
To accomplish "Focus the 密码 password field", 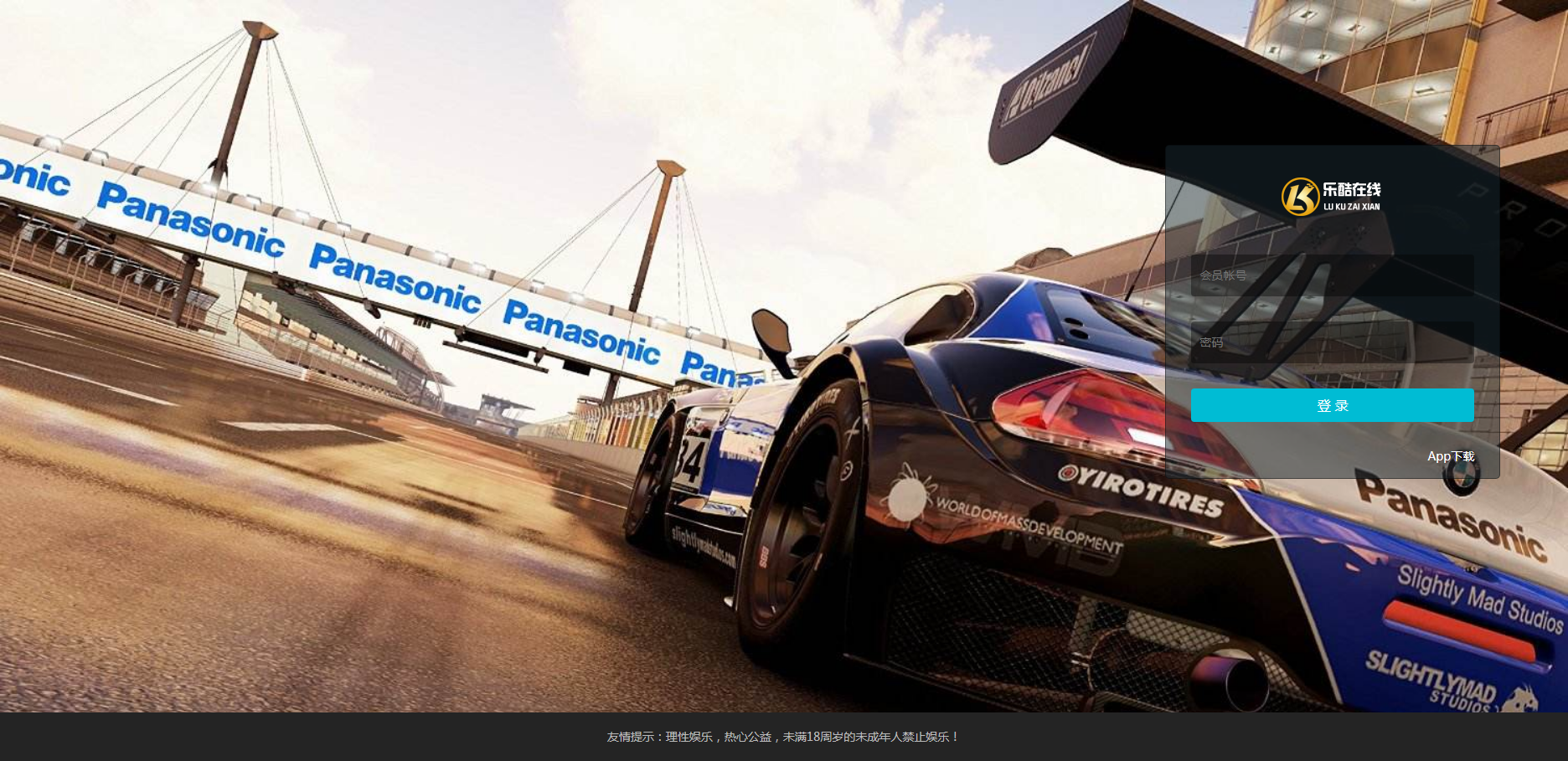I will coord(1332,342).
